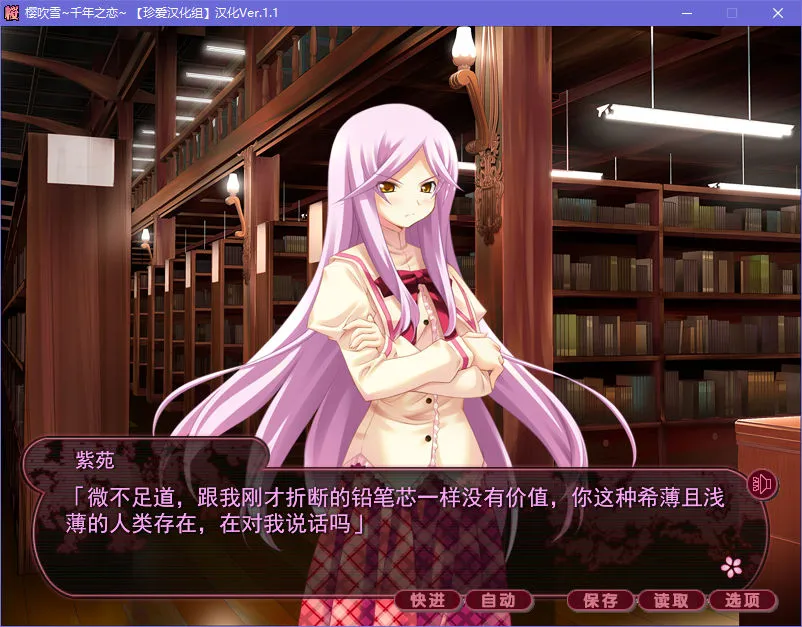Image resolution: width=802 pixels, height=627 pixels.
Task: Activate the 快进 fast-forward button
Action: tap(428, 600)
